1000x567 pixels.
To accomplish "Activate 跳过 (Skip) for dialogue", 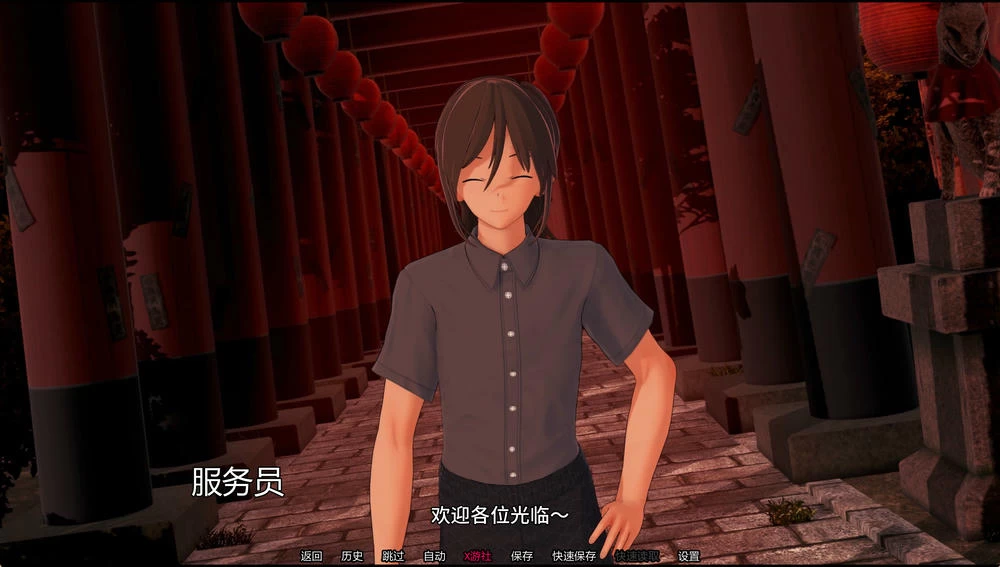I will tap(393, 556).
